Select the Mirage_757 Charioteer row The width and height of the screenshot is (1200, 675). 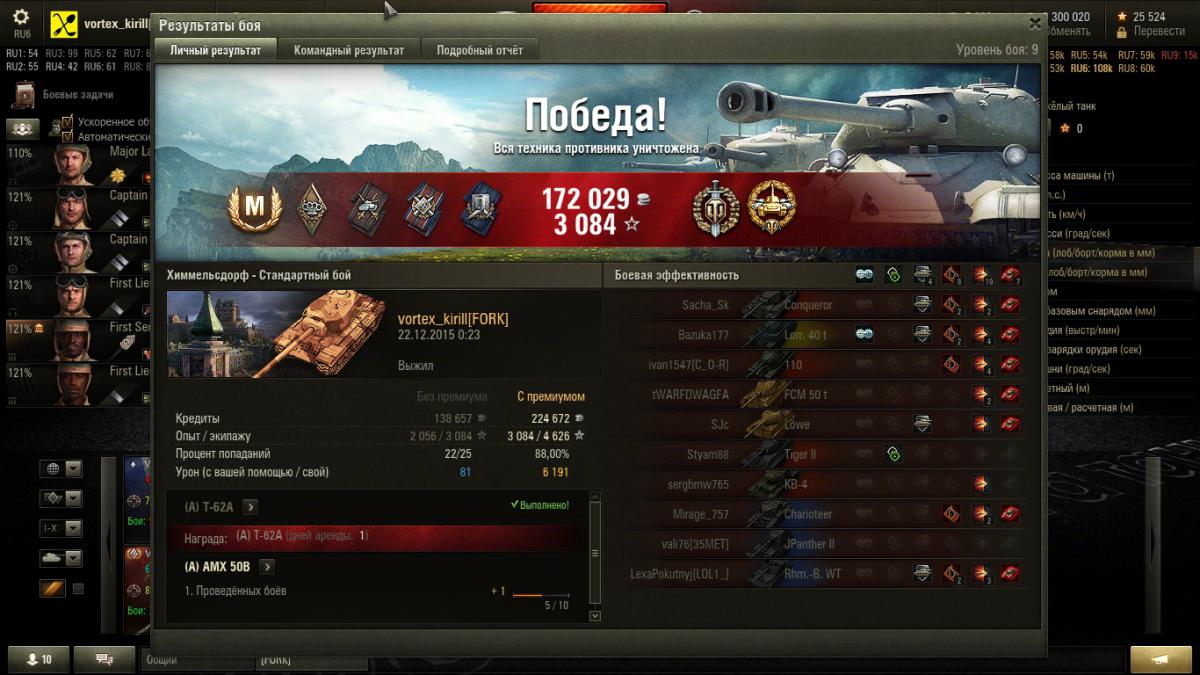pos(830,514)
